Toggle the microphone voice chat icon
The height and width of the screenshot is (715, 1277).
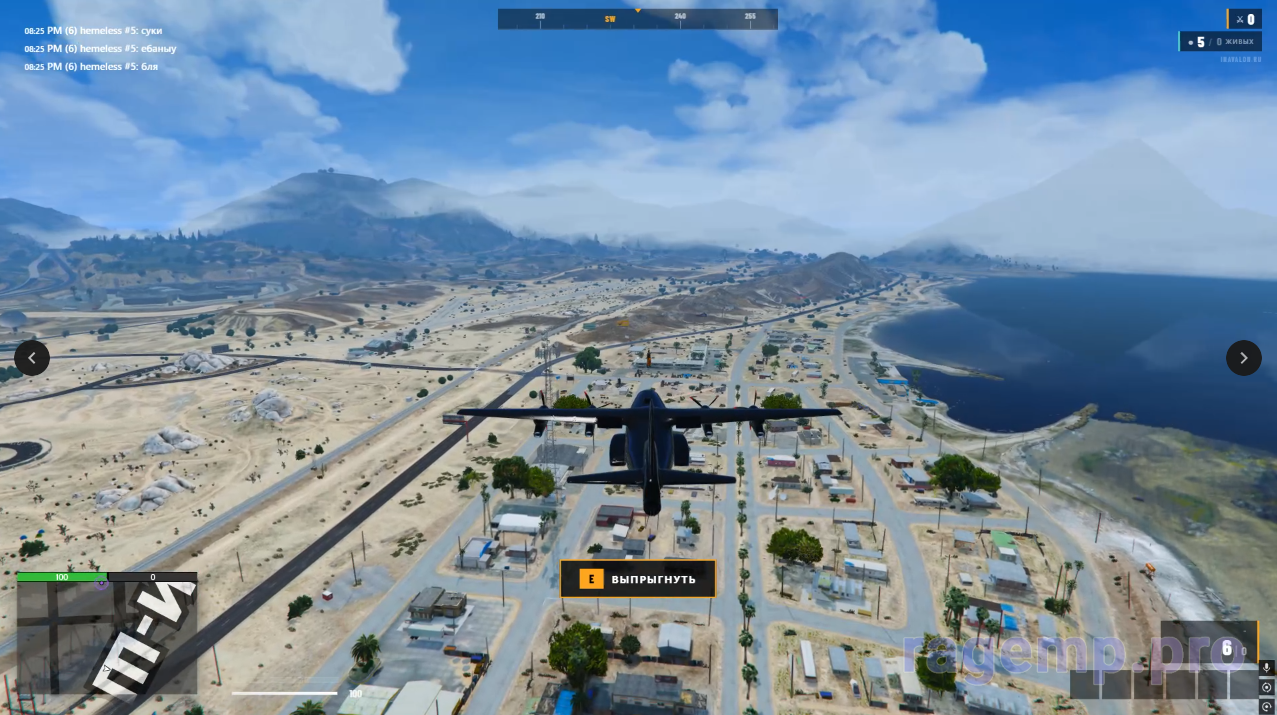(1266, 668)
